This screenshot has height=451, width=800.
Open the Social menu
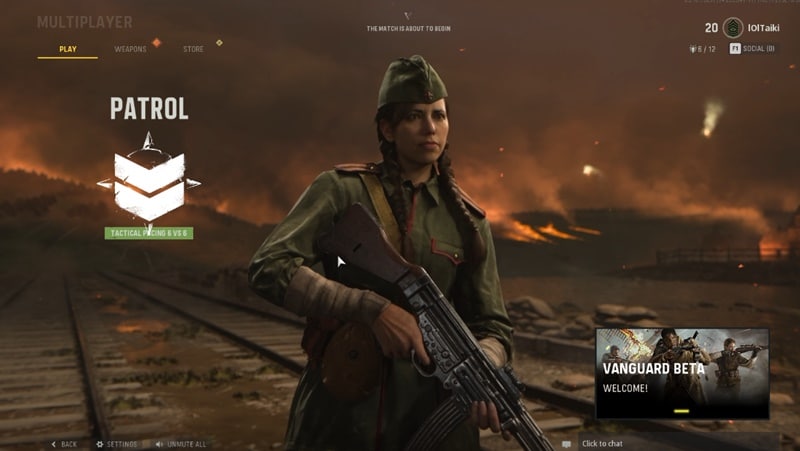pyautogui.click(x=752, y=48)
